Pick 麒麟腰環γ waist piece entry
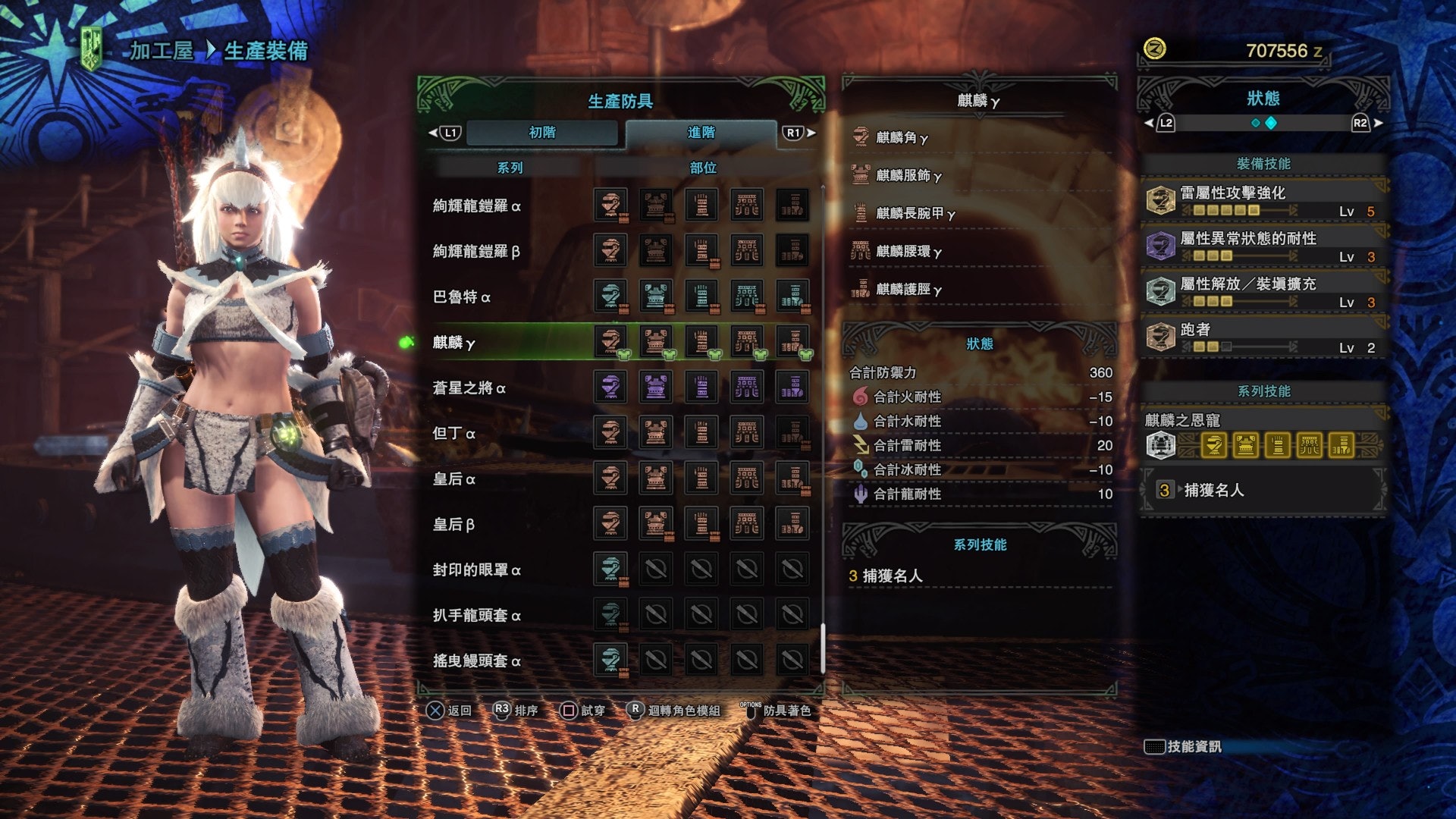This screenshot has height=819, width=1456. [x=908, y=251]
